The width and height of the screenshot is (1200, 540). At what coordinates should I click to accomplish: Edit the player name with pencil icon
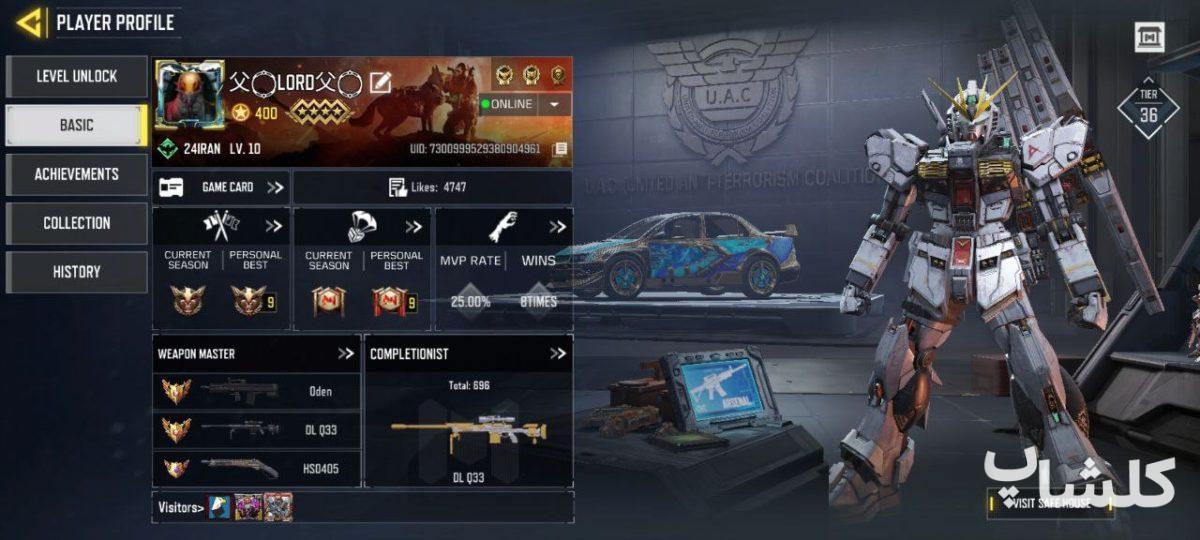(x=380, y=83)
